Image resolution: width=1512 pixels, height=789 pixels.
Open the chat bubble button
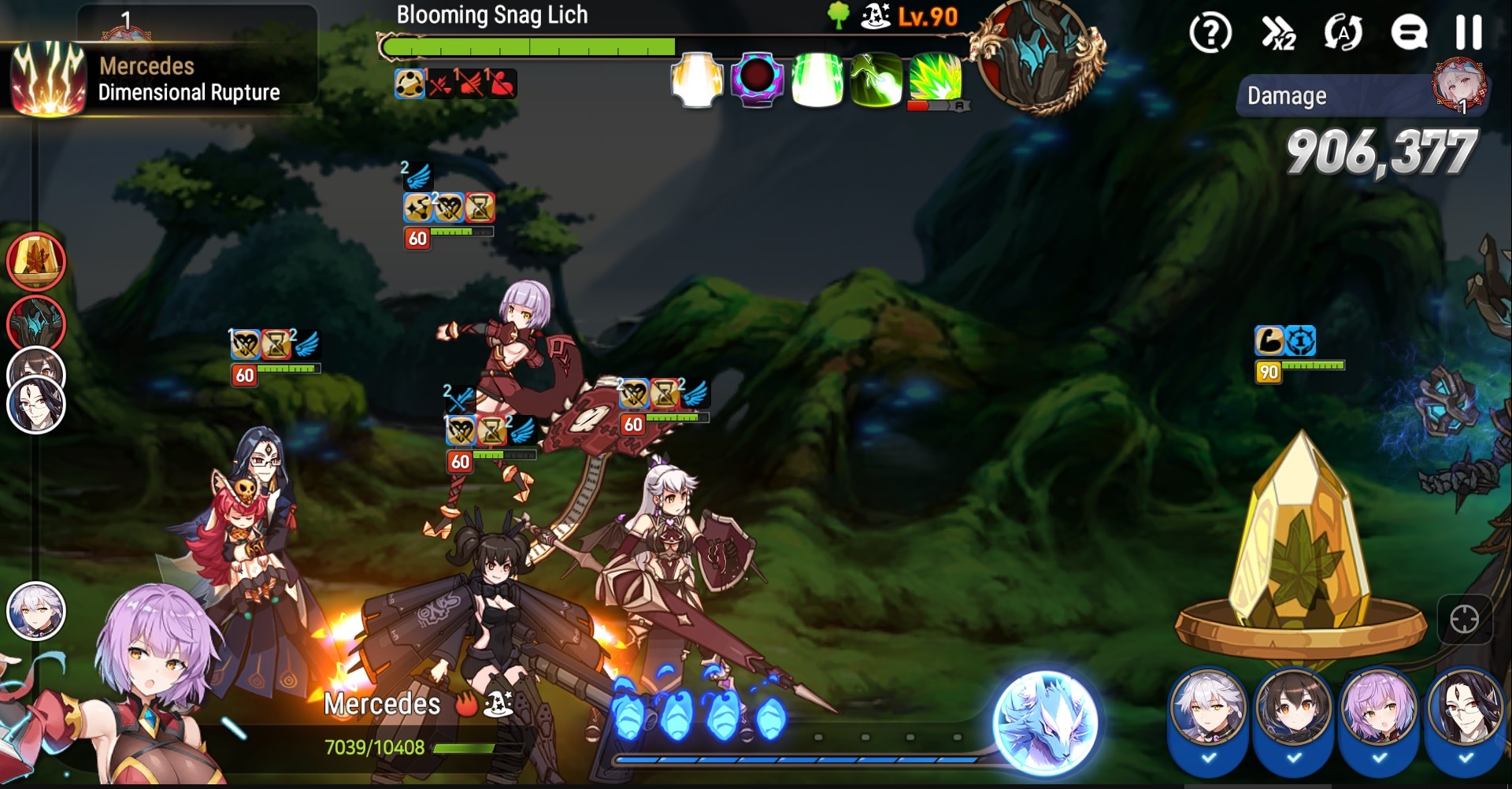point(1408,33)
